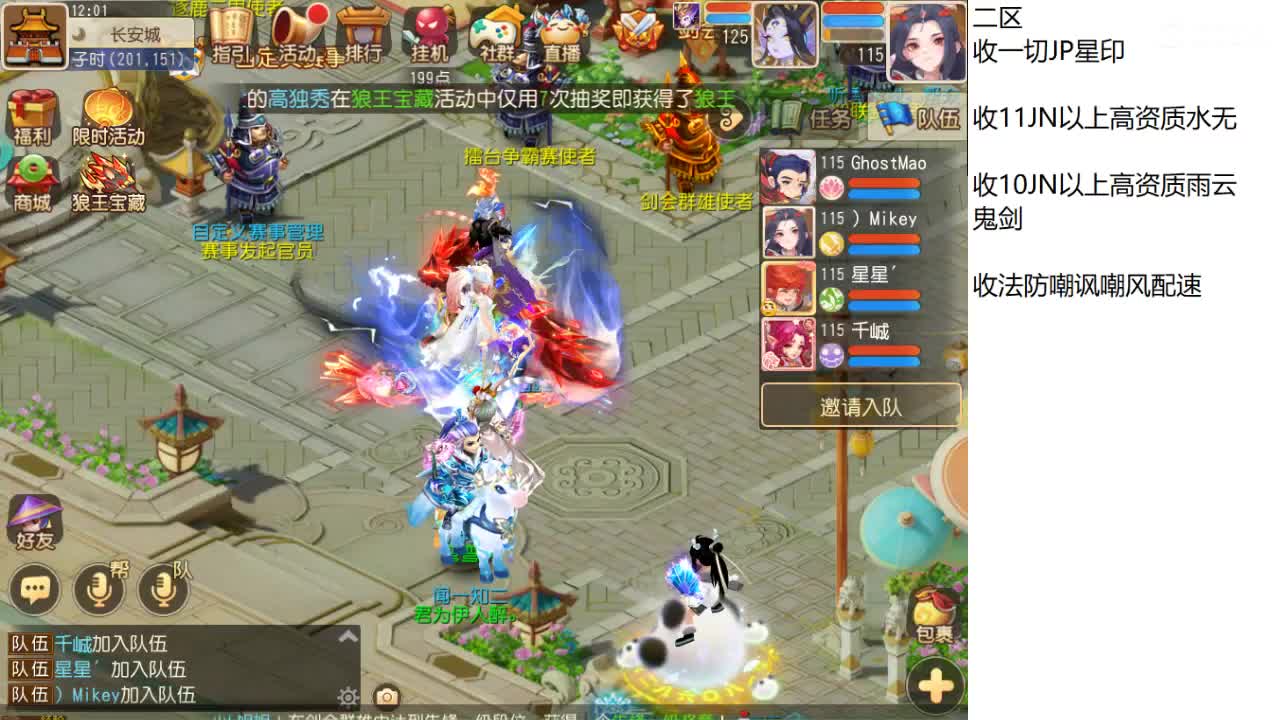Screen dimensions: 1280x720
Task: Open the 社群 community feature
Action: click(494, 30)
